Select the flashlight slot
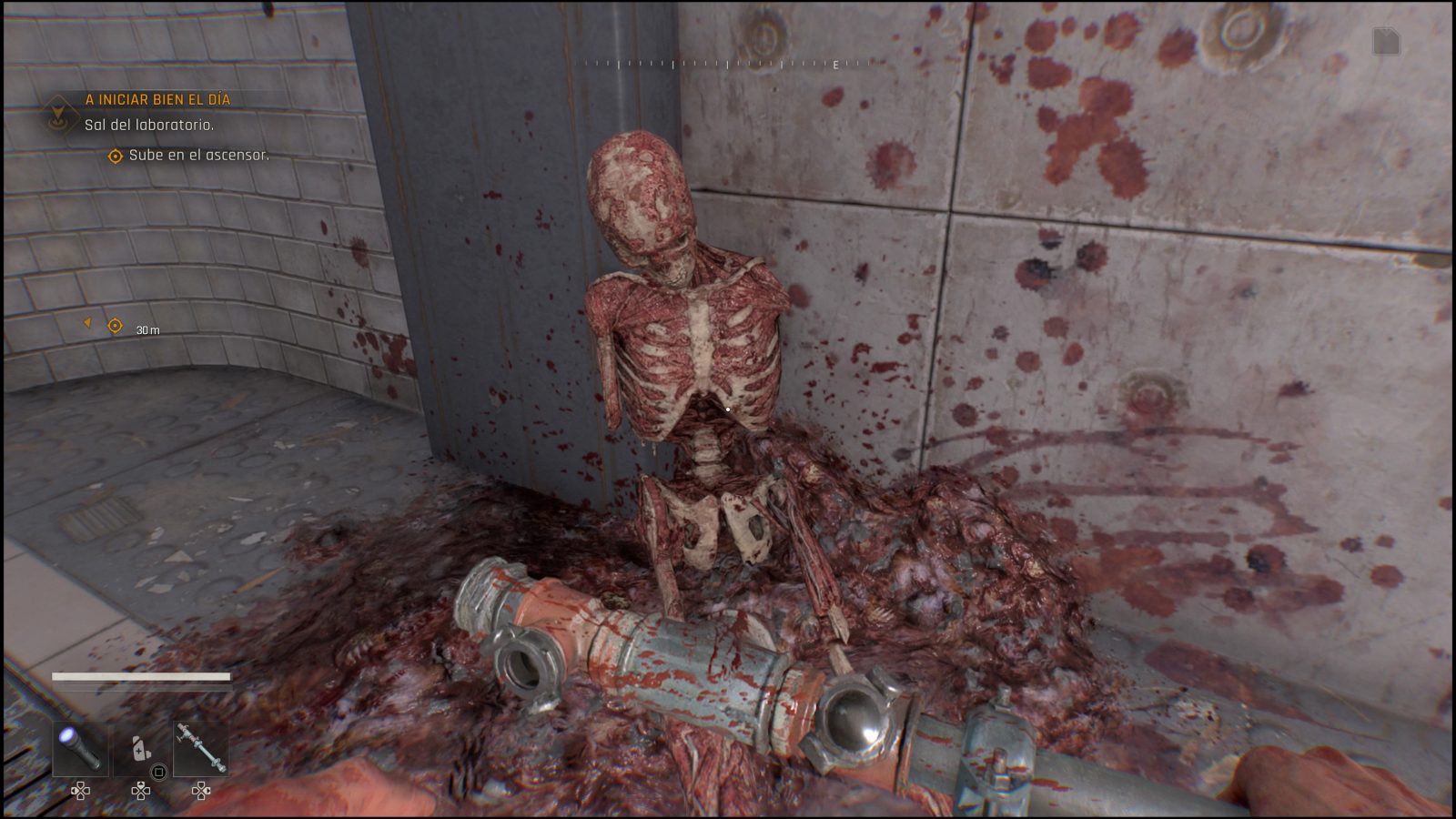Image resolution: width=1456 pixels, height=819 pixels. pos(79,750)
